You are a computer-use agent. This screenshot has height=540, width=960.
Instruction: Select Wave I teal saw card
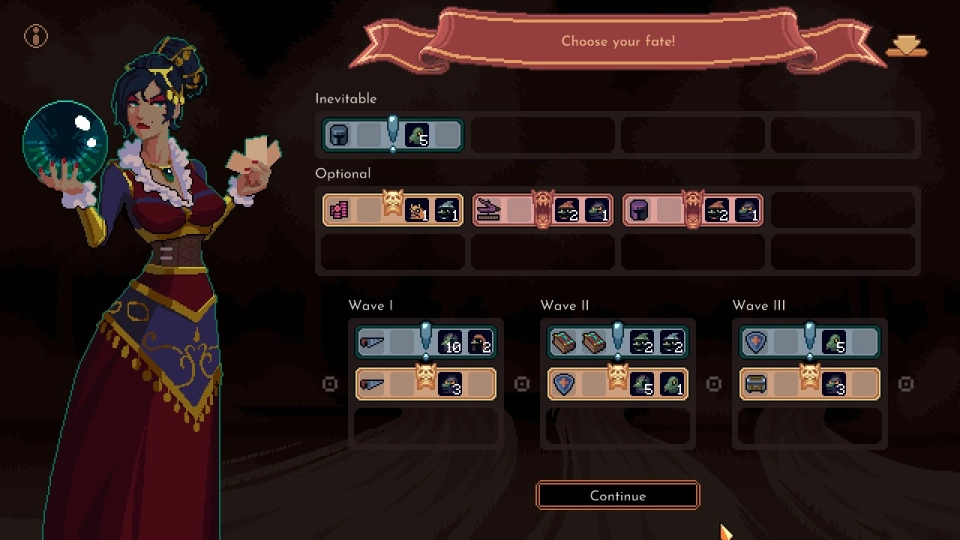(425, 342)
